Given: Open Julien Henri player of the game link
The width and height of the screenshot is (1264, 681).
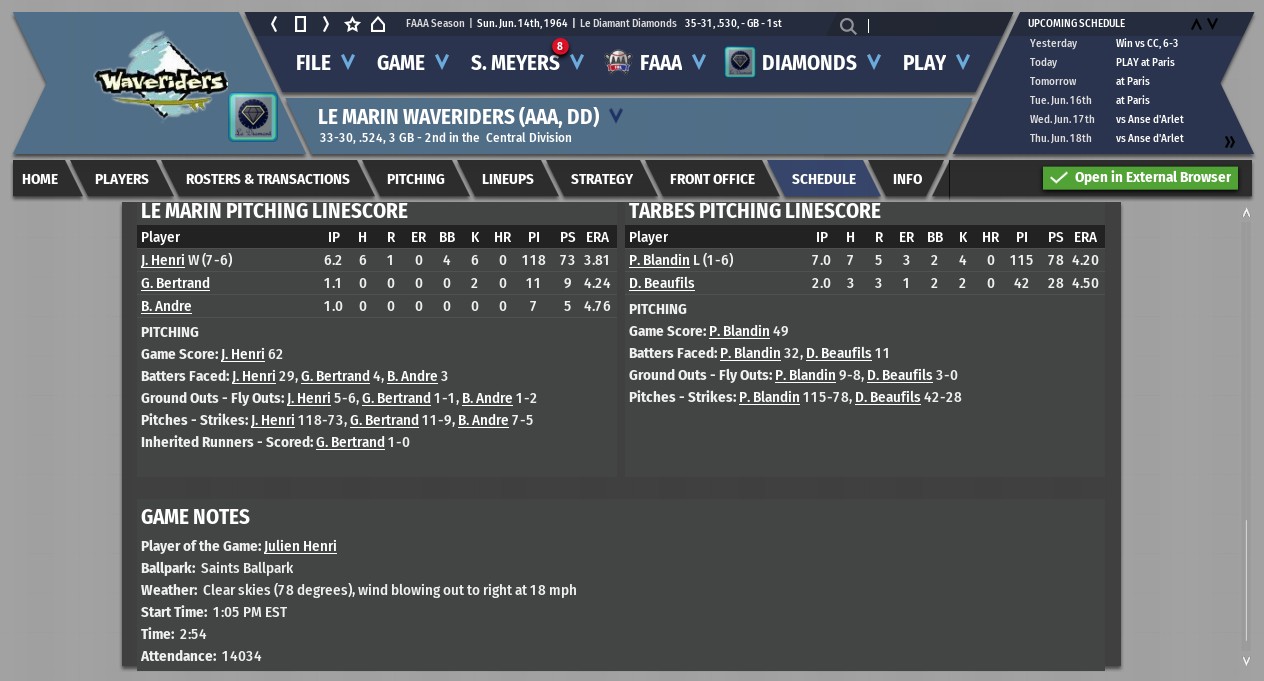Looking at the screenshot, I should pos(300,546).
